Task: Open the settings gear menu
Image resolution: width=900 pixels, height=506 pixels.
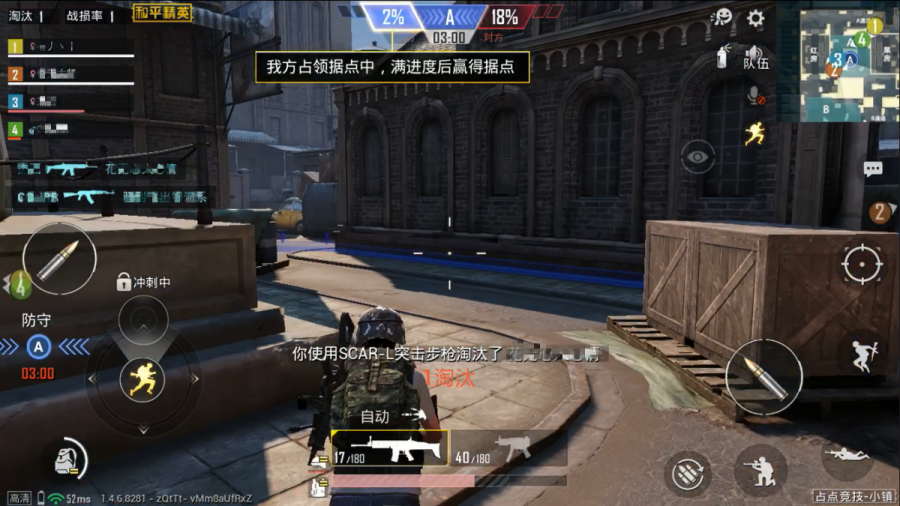Action: [x=756, y=18]
